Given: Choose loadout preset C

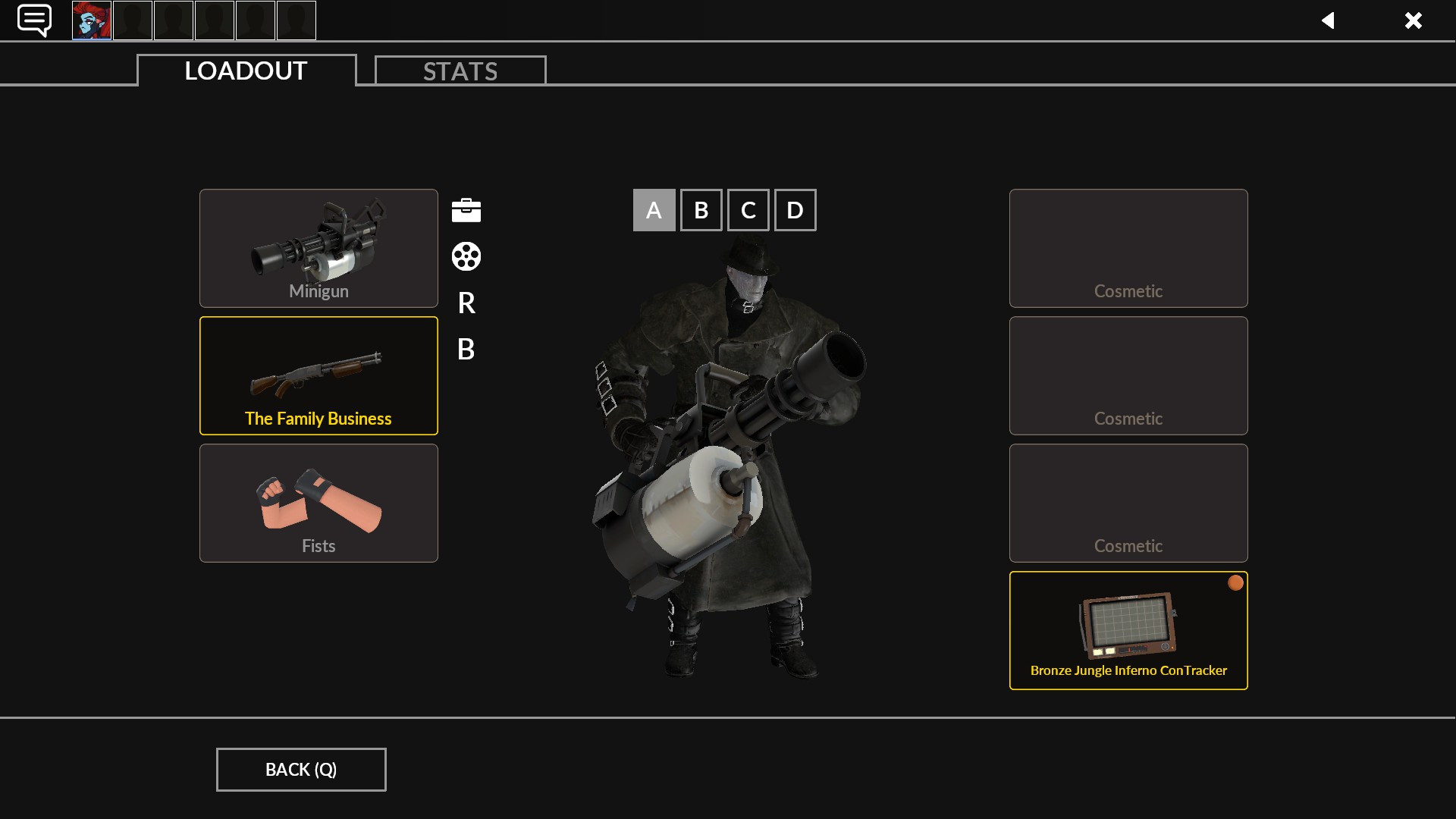Looking at the screenshot, I should [x=748, y=209].
